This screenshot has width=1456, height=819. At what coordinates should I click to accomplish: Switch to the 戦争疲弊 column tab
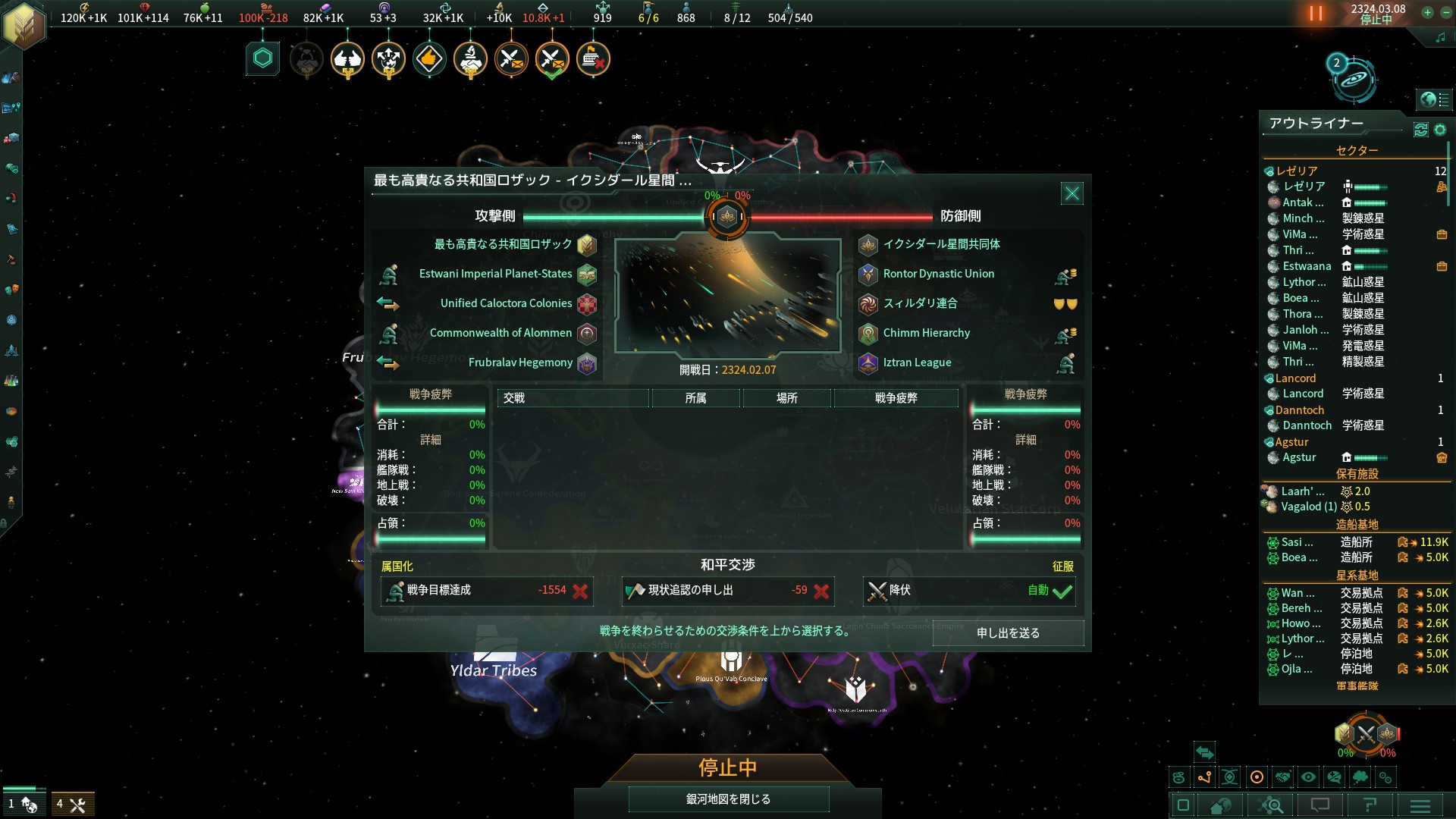[897, 397]
